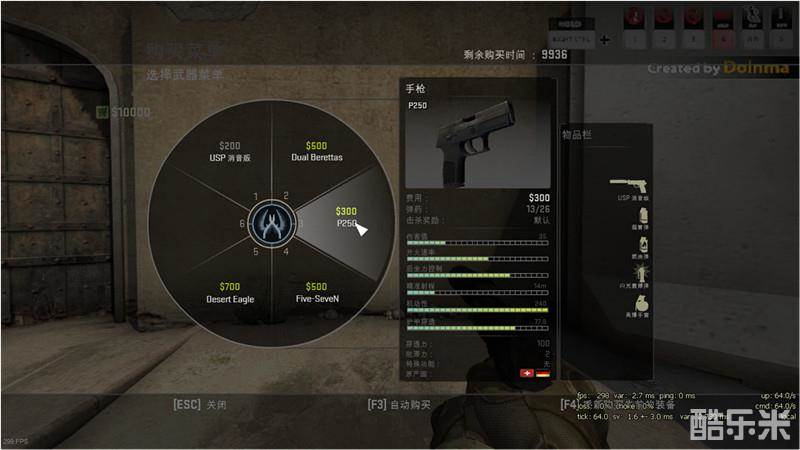Choose the Five-SeveN pistol segment
The width and height of the screenshot is (800, 450).
click(x=316, y=292)
